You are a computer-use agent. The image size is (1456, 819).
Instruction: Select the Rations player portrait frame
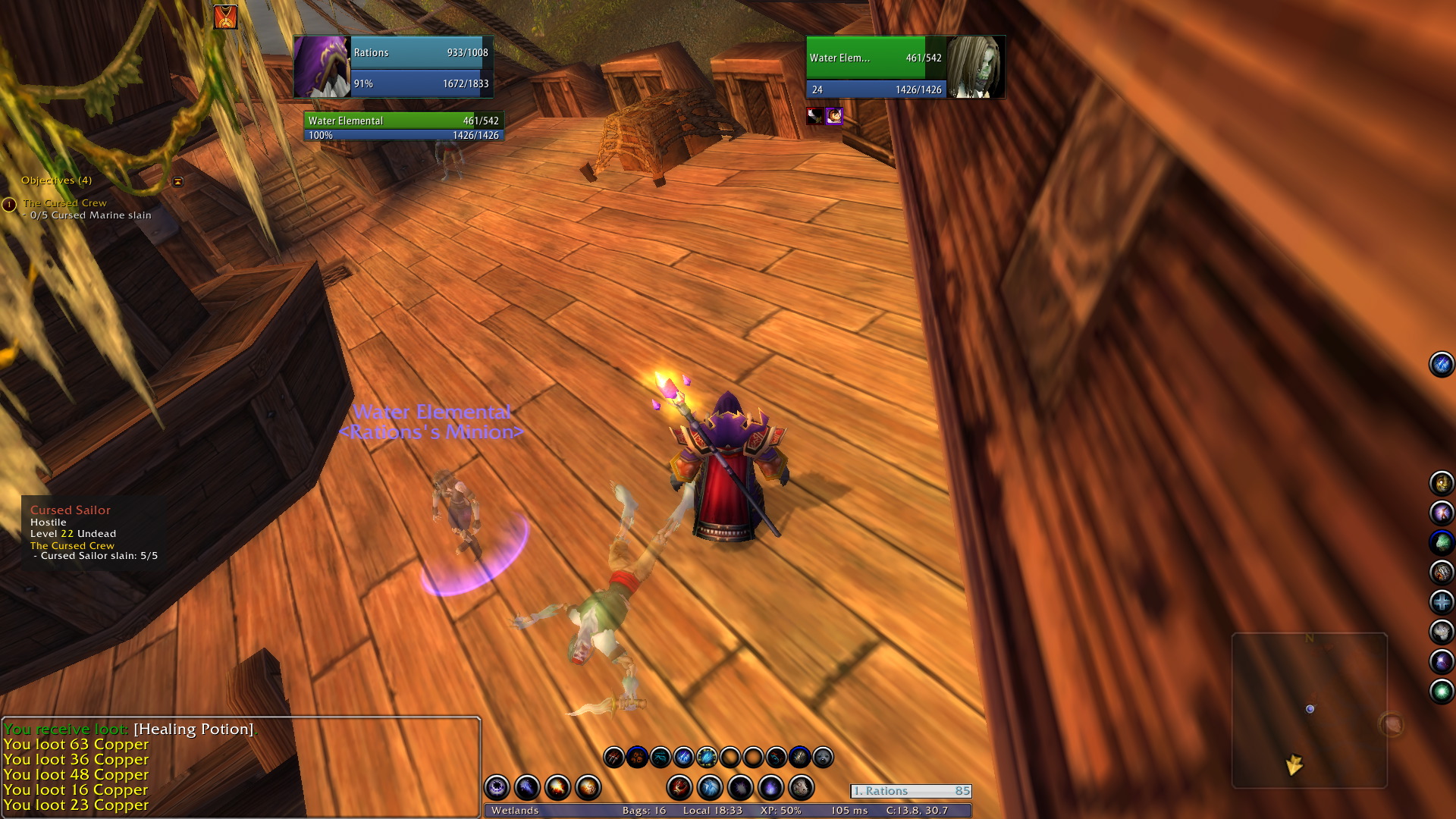click(322, 67)
